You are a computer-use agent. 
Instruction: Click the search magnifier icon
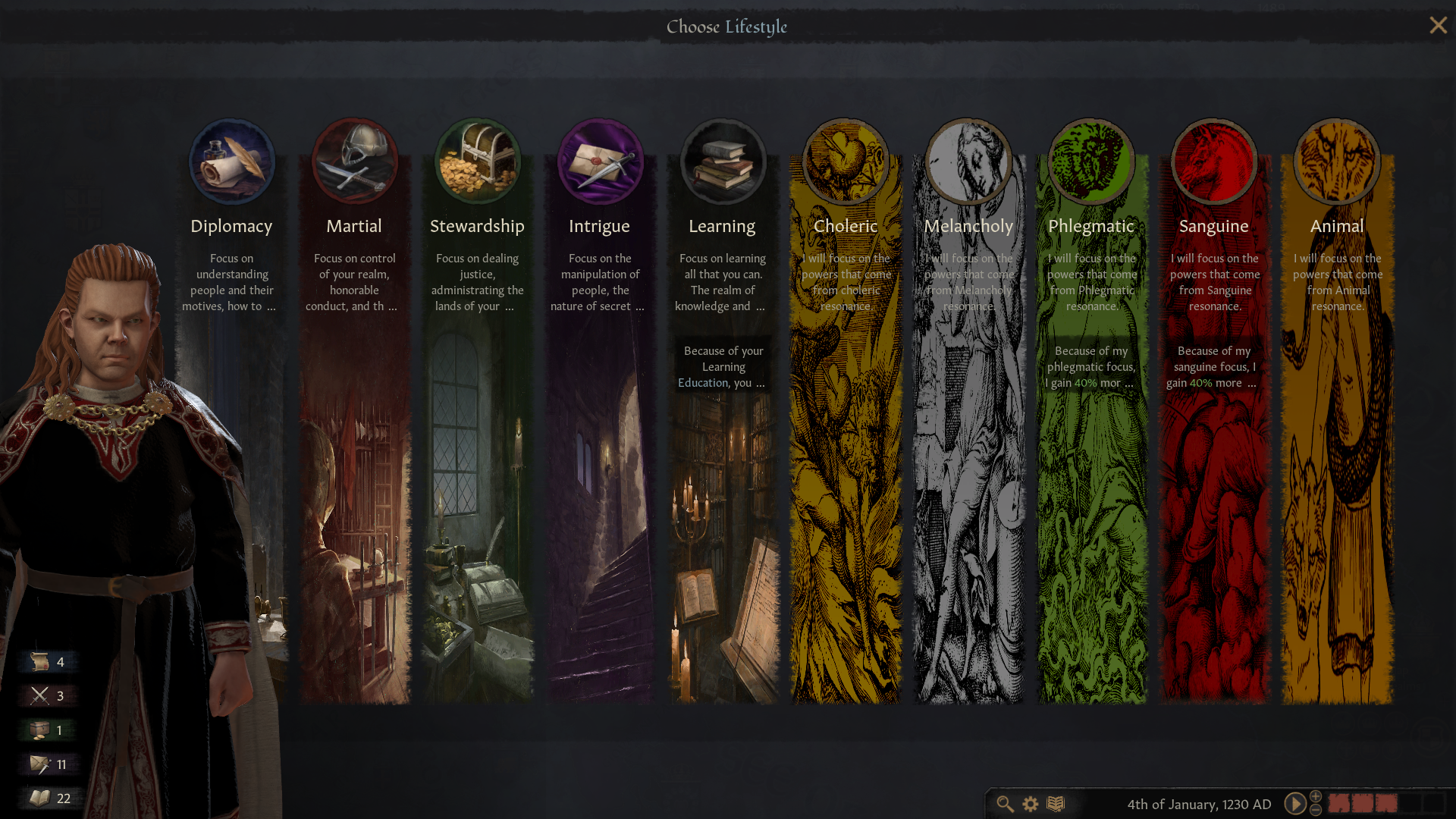click(1005, 805)
